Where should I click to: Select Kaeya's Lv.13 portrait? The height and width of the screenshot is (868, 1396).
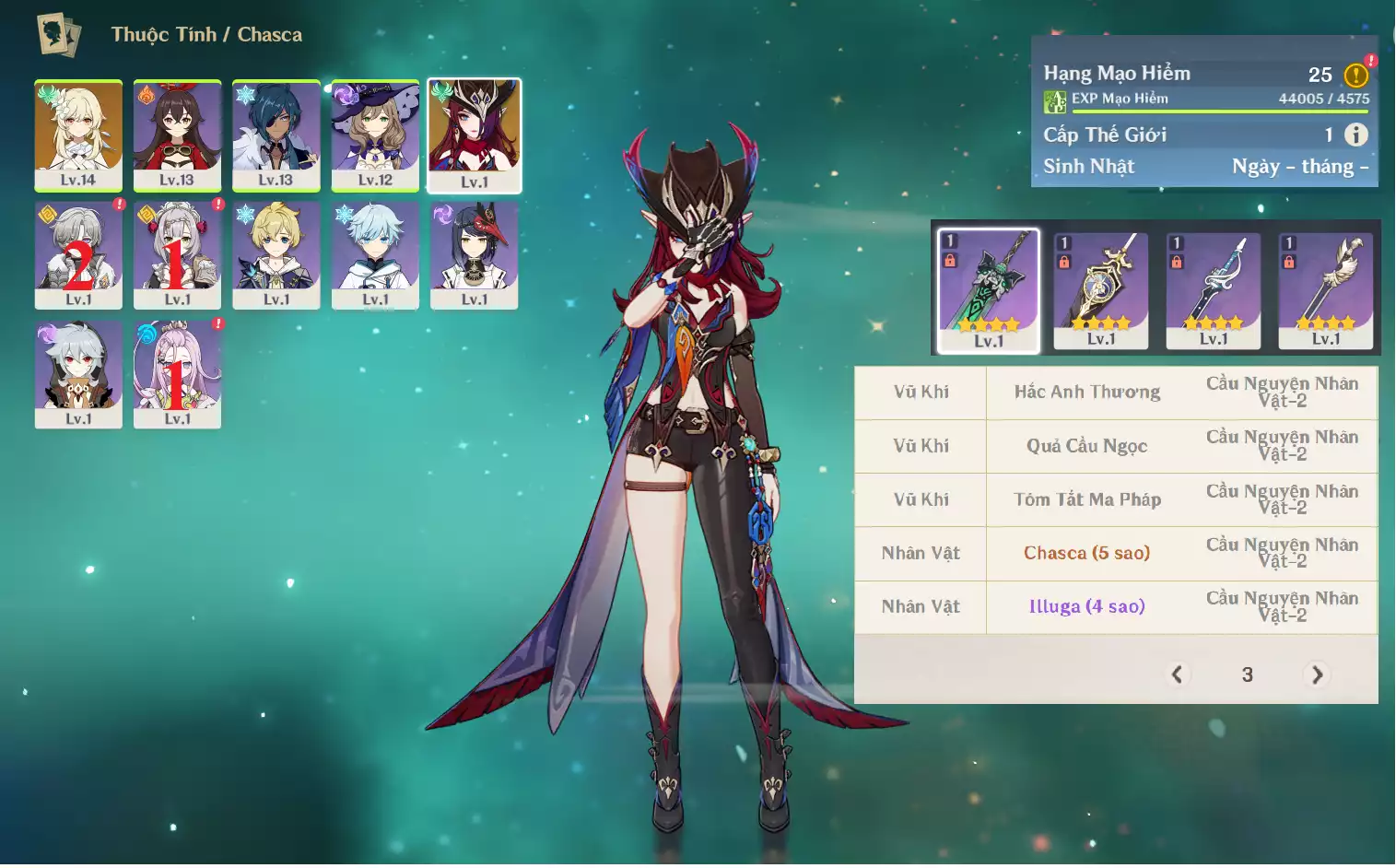[x=276, y=135]
